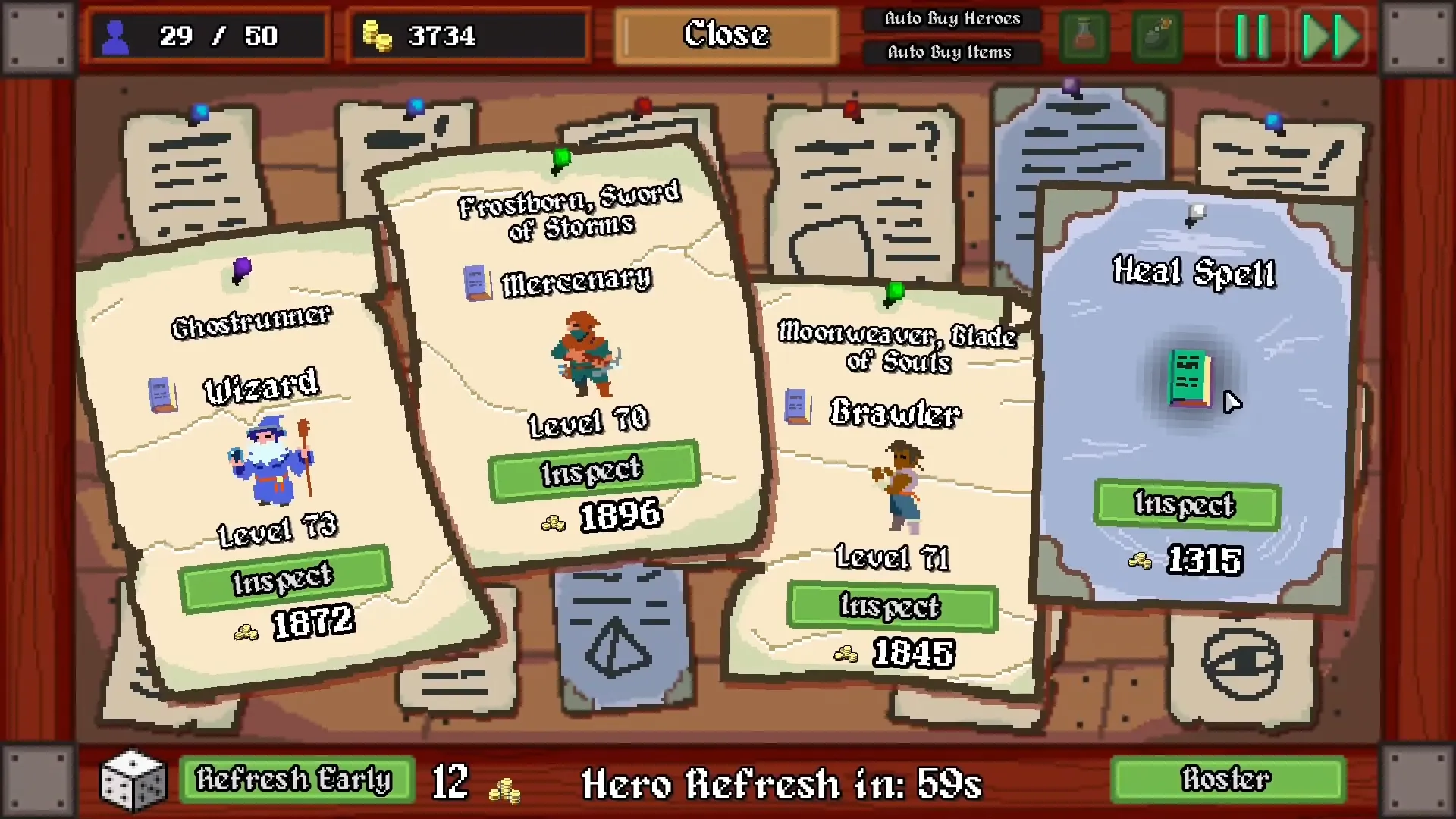This screenshot has width=1456, height=819.
Task: Toggle Auto Buy Heroes
Action: coord(952,19)
